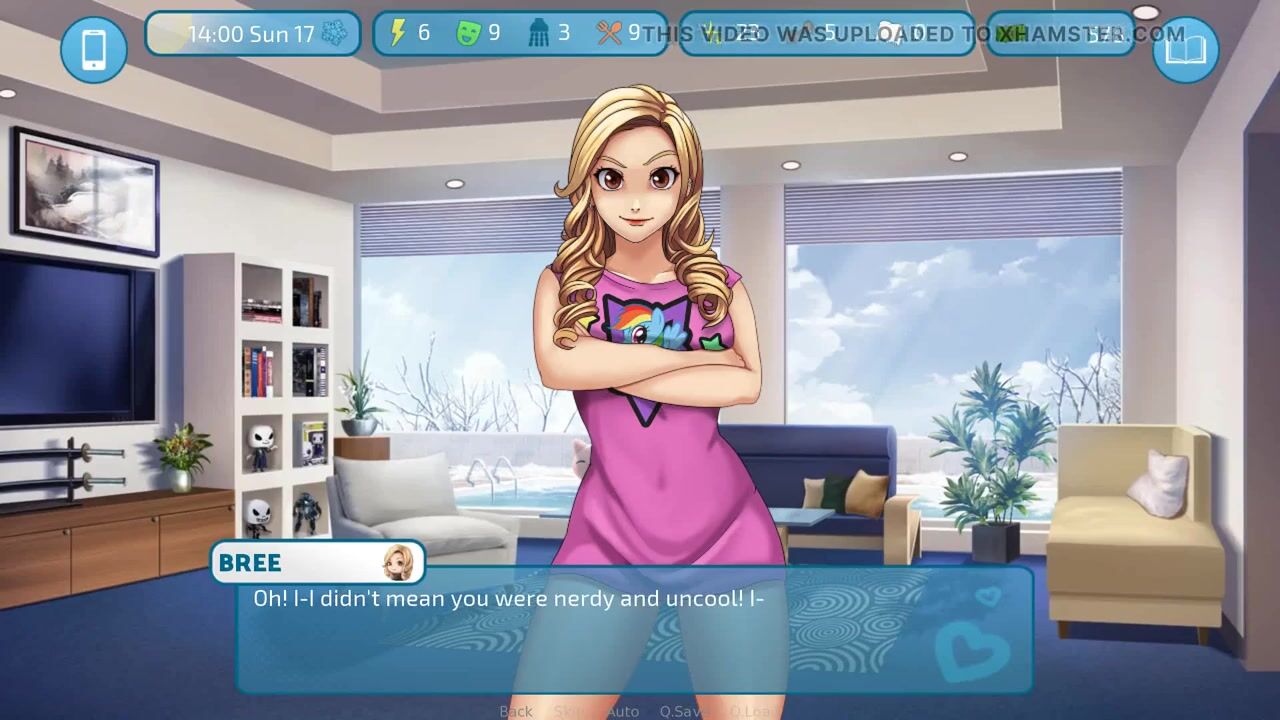Quick load with Q.Load

tap(751, 711)
